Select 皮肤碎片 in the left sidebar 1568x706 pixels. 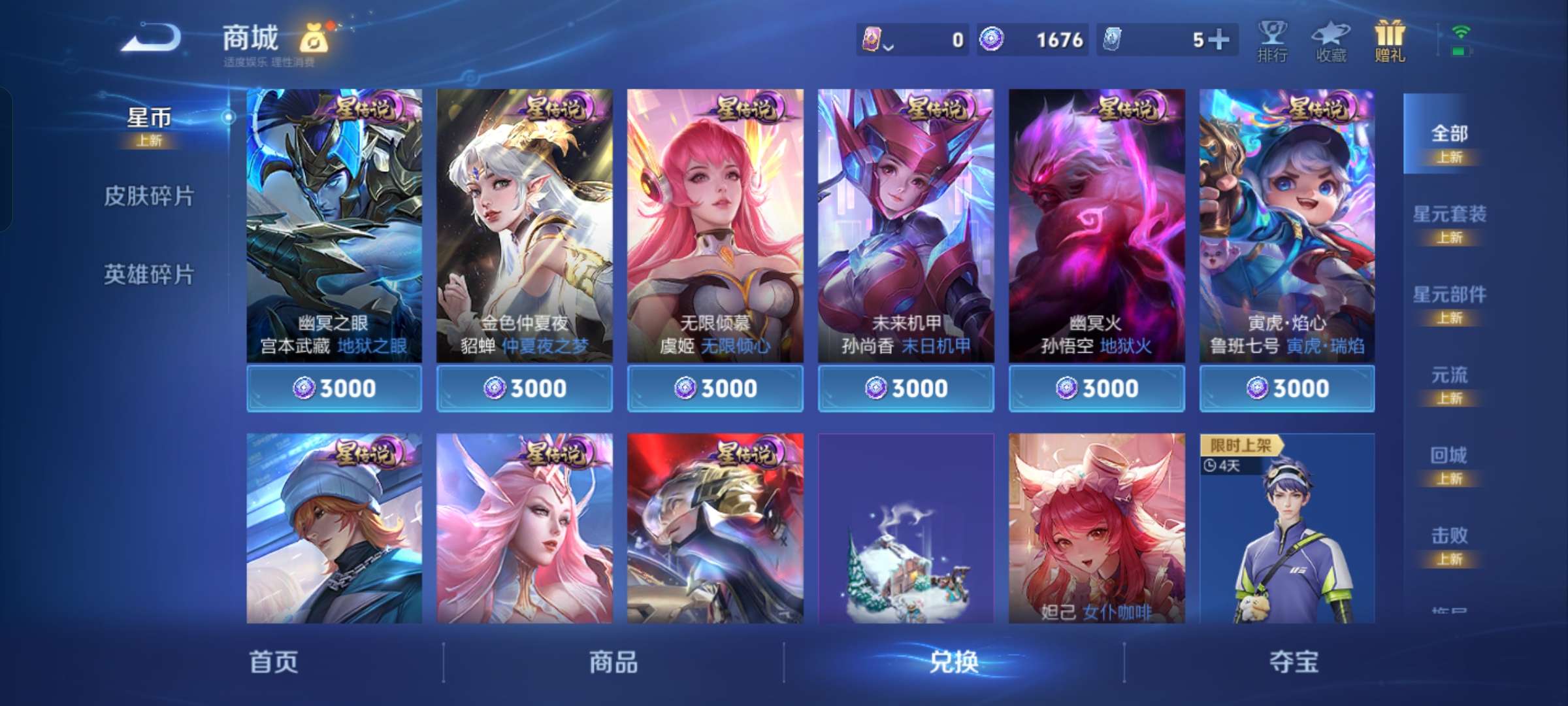pos(149,195)
